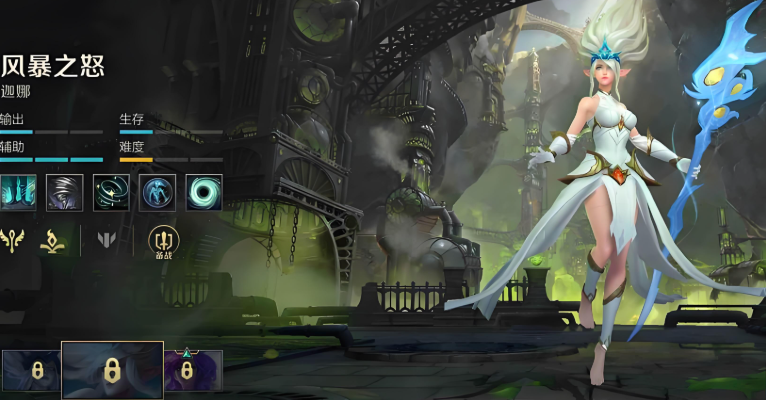
Task: View the grey tornado ability
Action: pyautogui.click(x=65, y=192)
